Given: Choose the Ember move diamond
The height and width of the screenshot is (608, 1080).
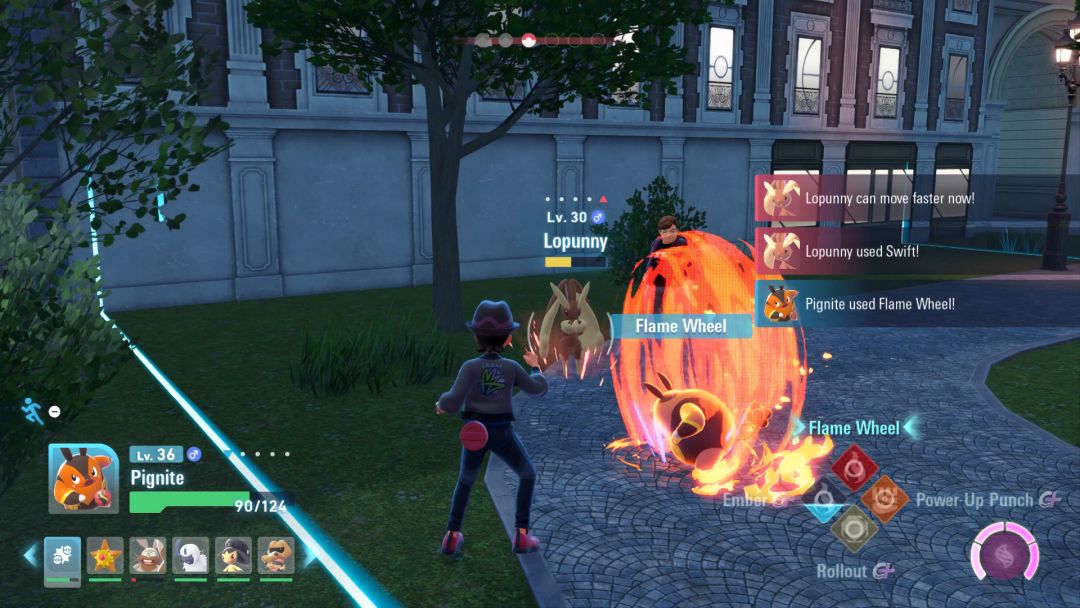Looking at the screenshot, I should point(823,499).
